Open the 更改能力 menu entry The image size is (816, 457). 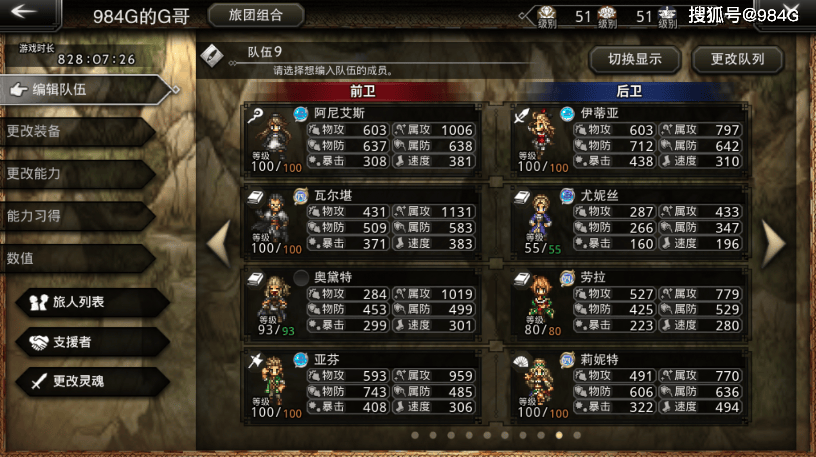point(75,174)
